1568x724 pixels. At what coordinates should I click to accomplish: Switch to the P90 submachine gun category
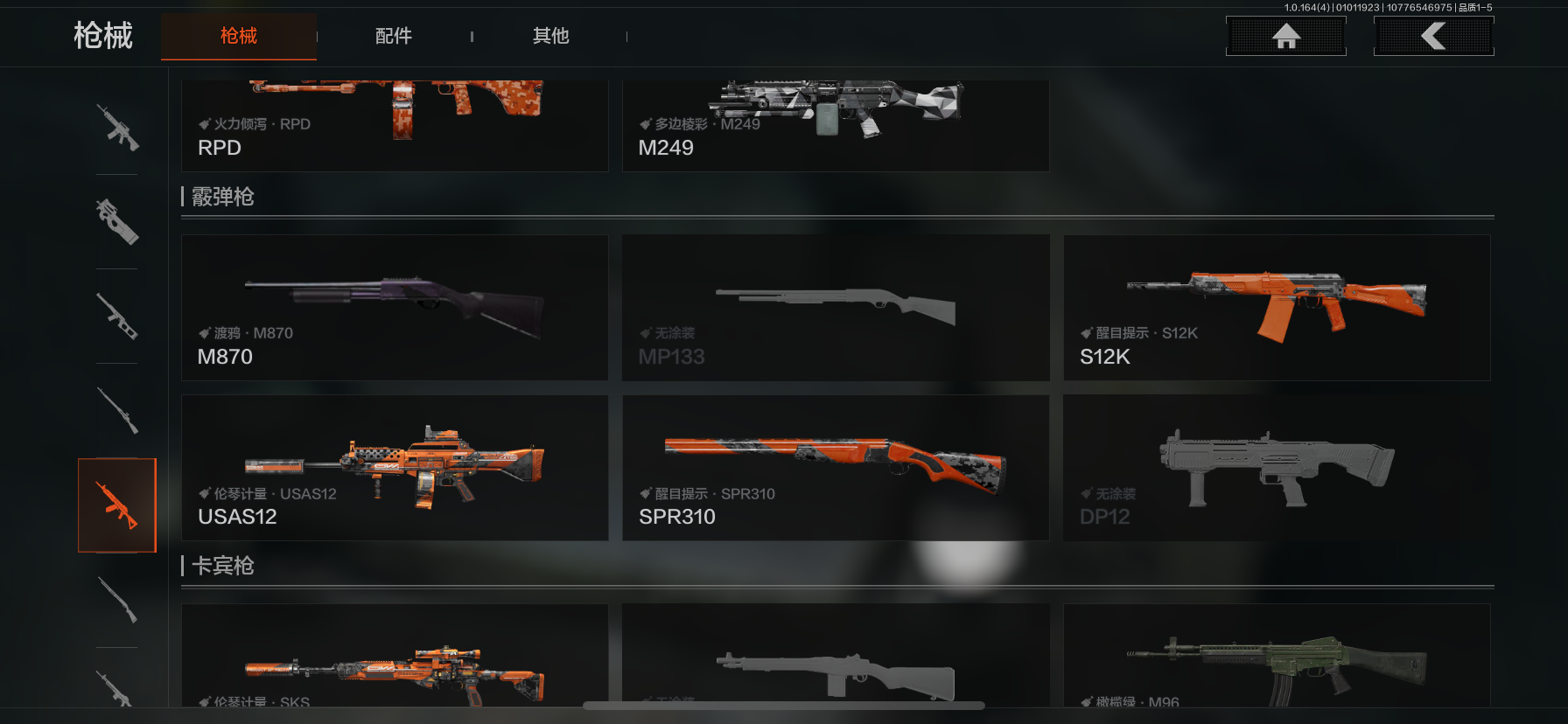117,221
